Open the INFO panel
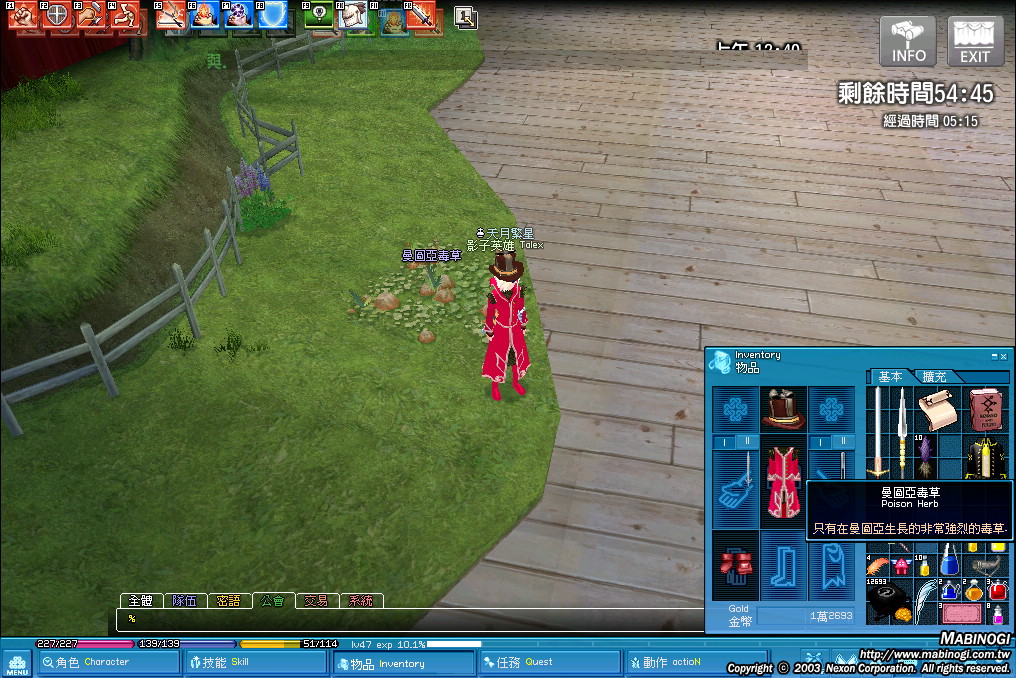Viewport: 1016px width, 678px height. (x=908, y=41)
